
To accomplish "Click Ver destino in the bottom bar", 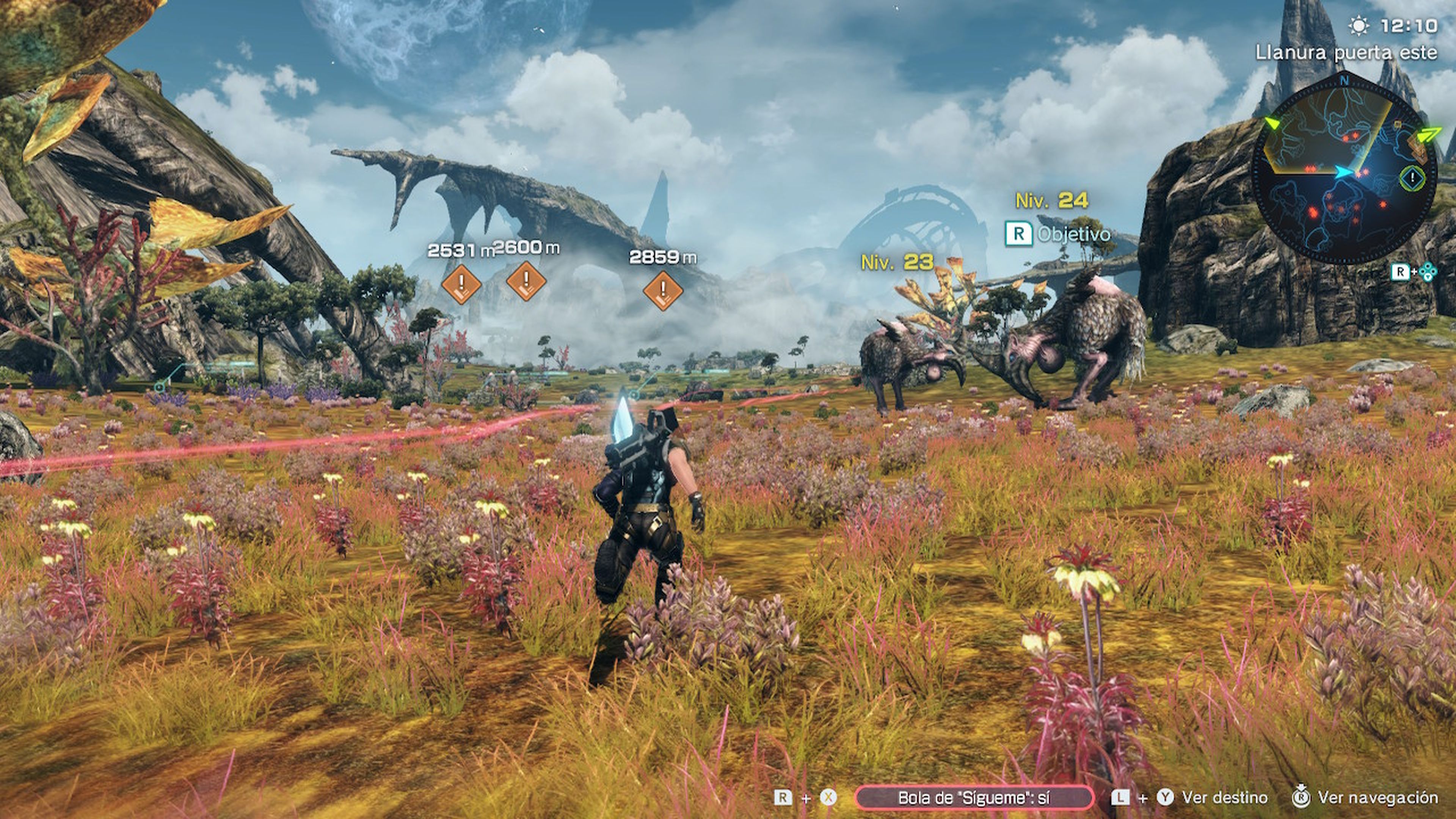I will [1224, 798].
